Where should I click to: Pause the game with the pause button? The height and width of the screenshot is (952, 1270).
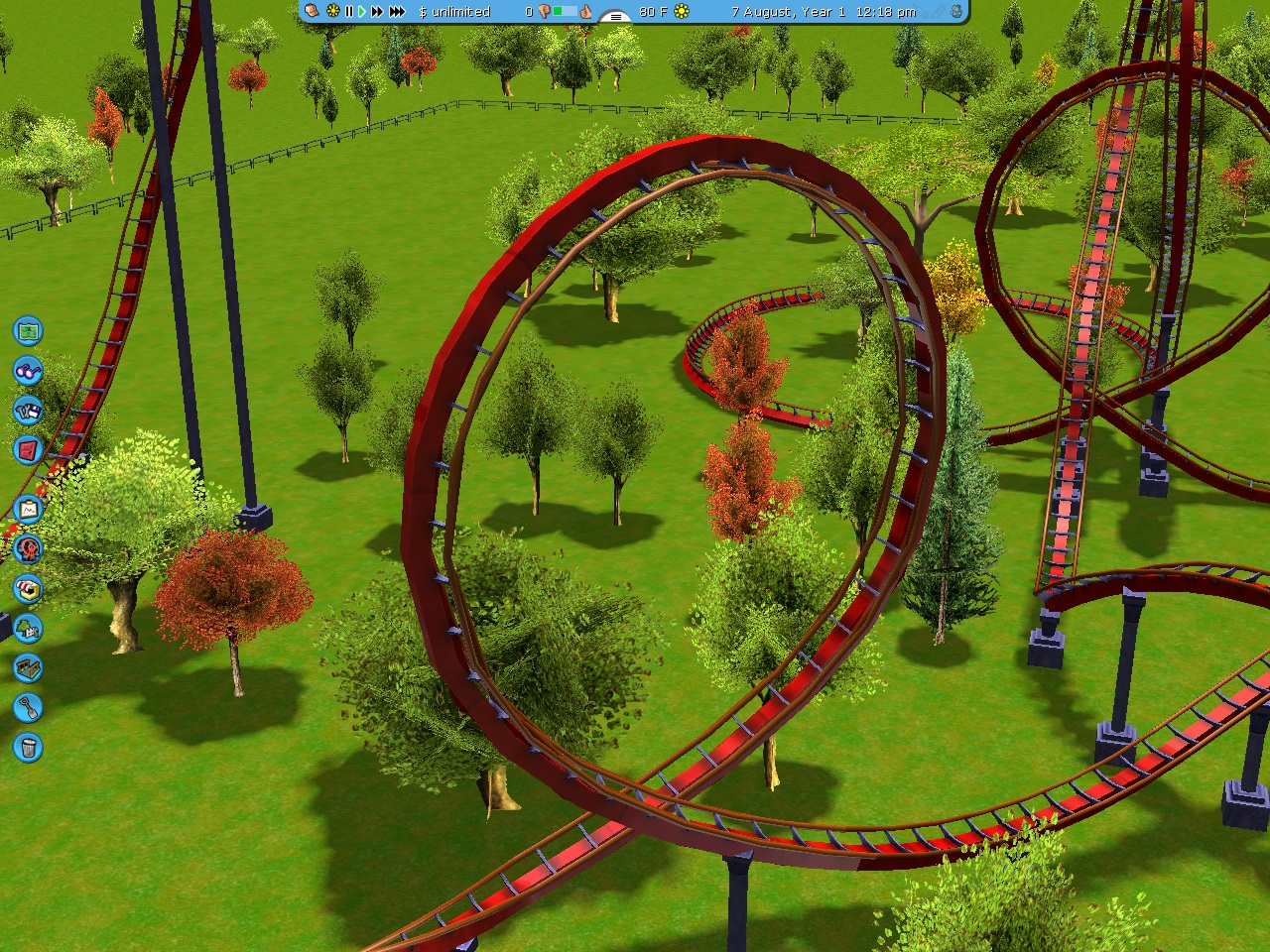click(348, 12)
